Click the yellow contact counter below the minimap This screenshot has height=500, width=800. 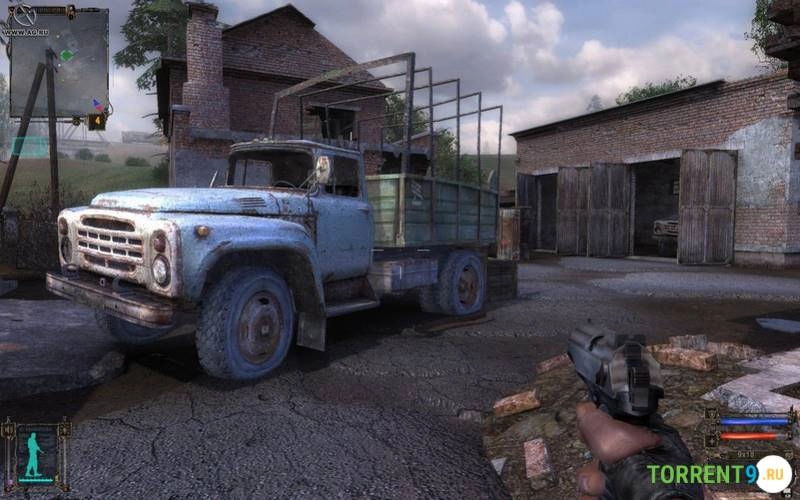(x=97, y=121)
